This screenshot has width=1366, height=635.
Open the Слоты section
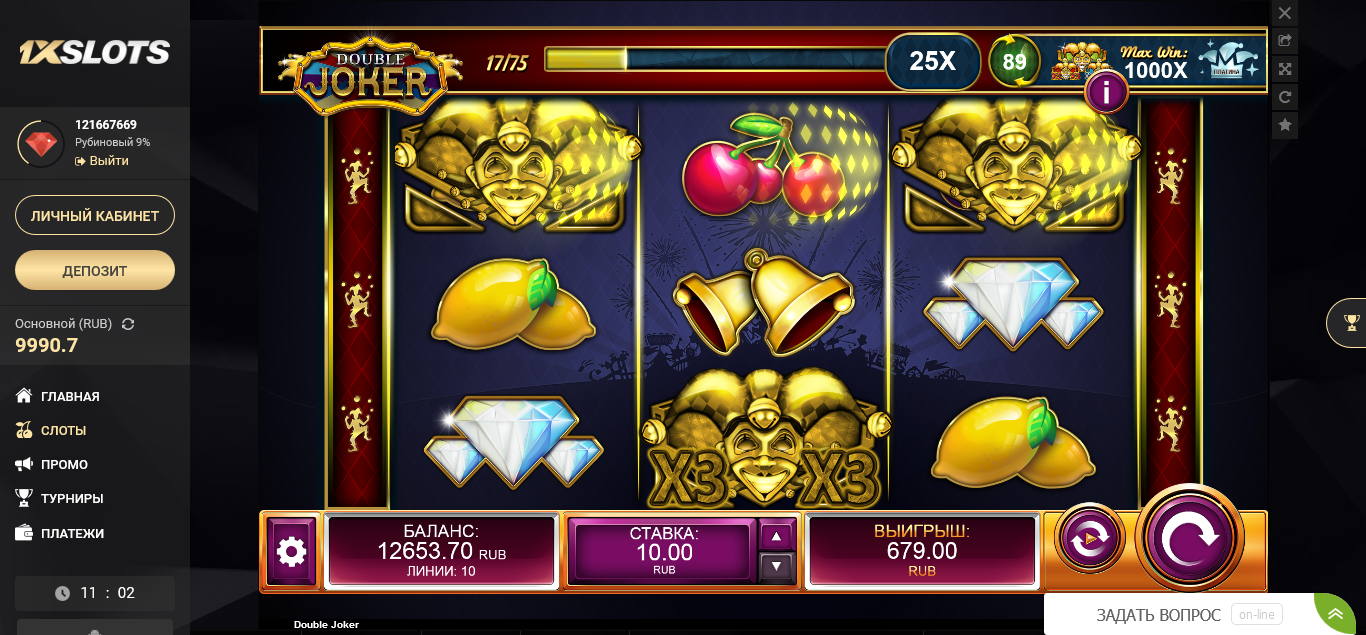pyautogui.click(x=63, y=431)
